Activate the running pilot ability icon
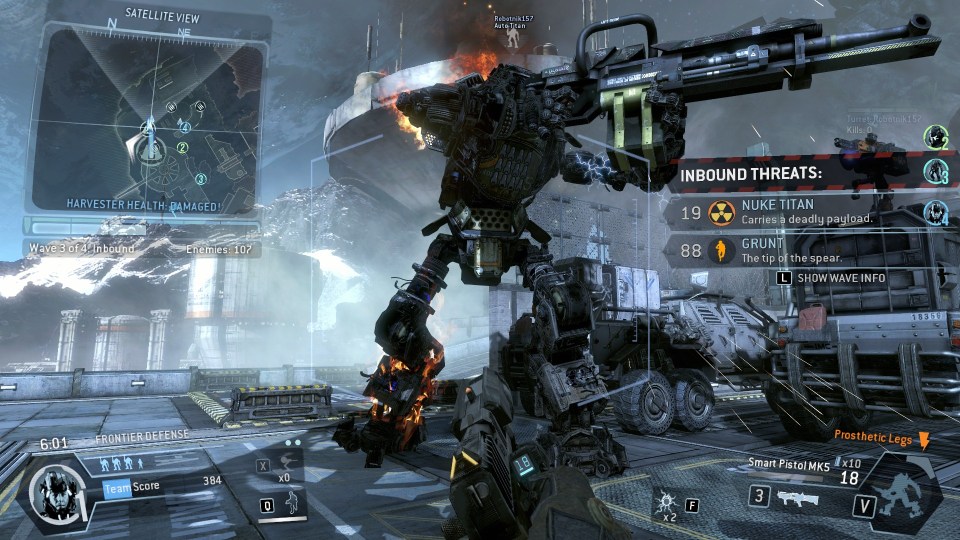 click(x=292, y=503)
